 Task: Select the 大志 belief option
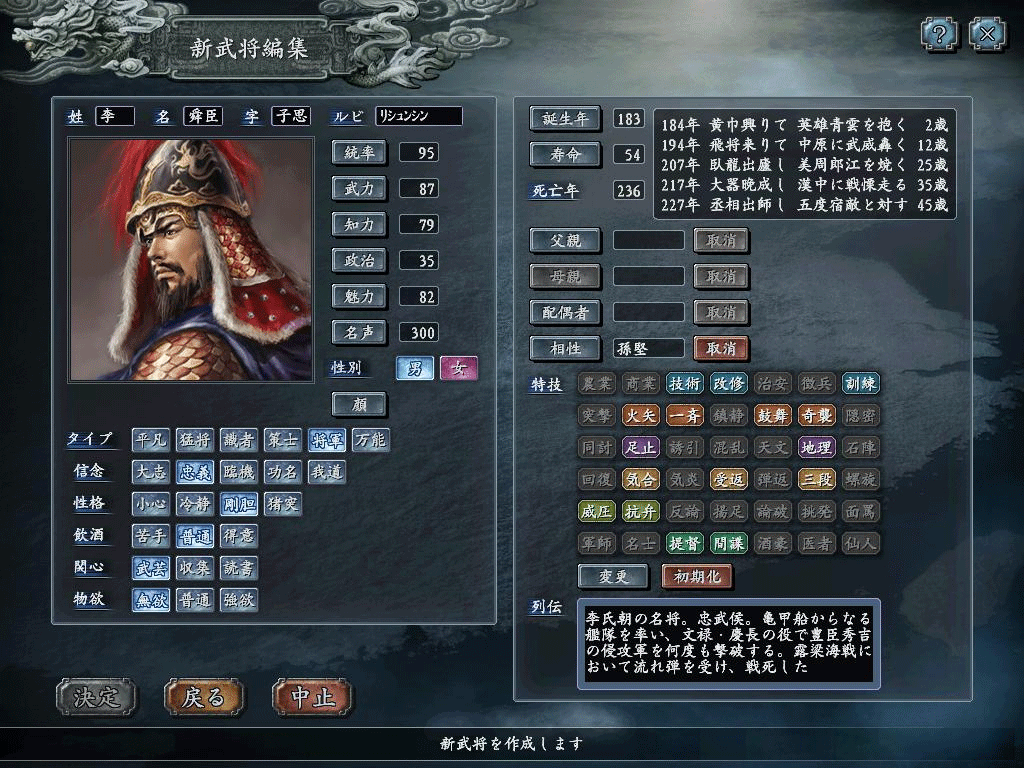(151, 472)
